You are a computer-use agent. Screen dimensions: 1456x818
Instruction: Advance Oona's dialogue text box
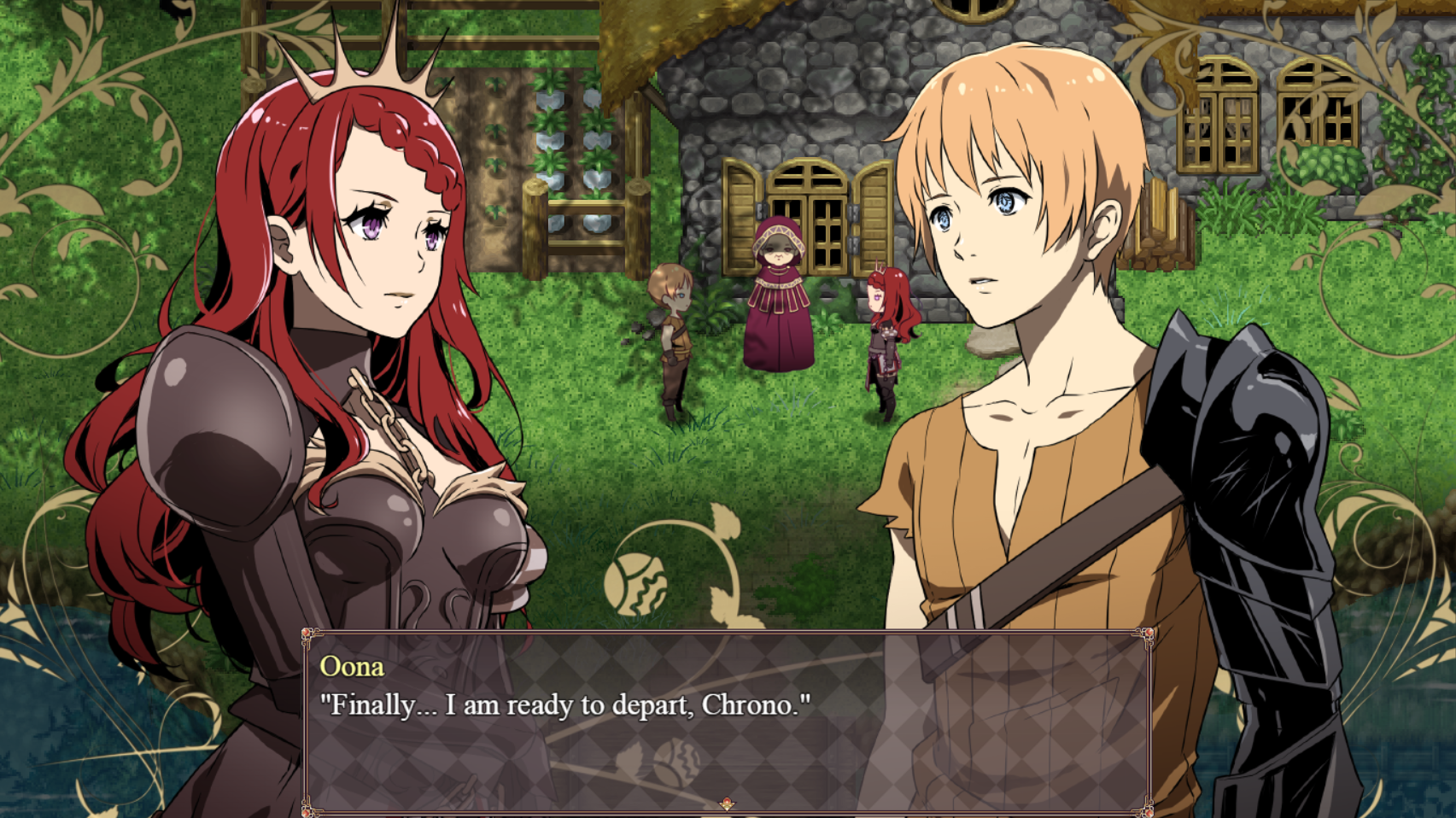(726, 722)
